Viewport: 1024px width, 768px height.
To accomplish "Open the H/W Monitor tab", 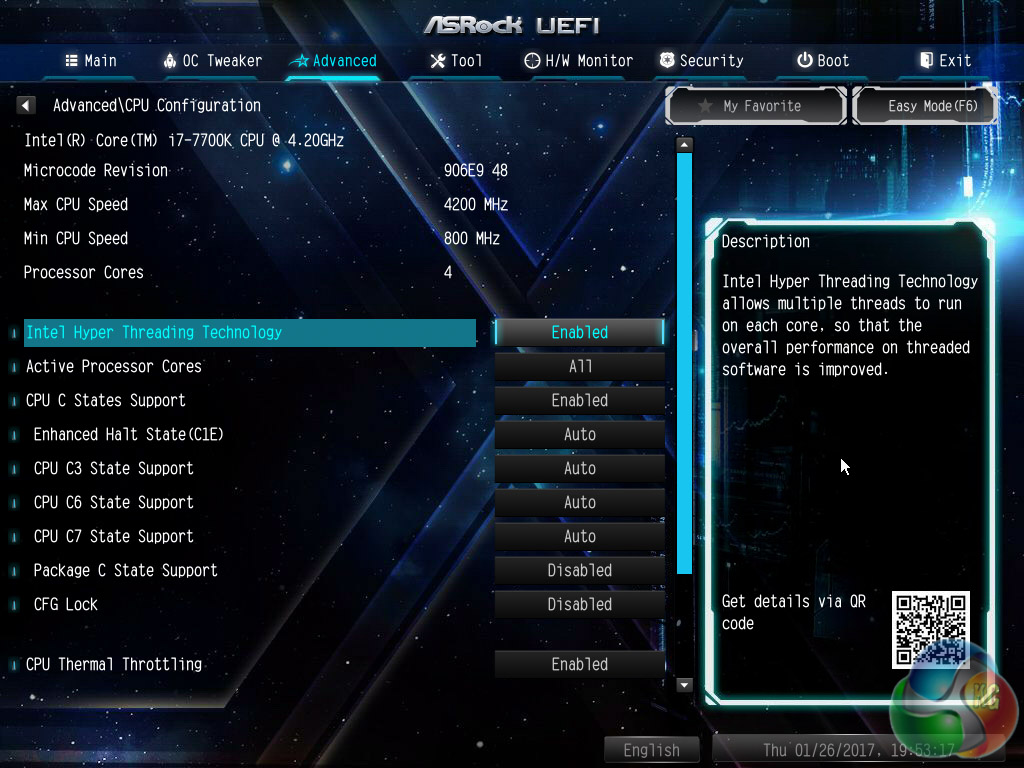I will tap(579, 61).
